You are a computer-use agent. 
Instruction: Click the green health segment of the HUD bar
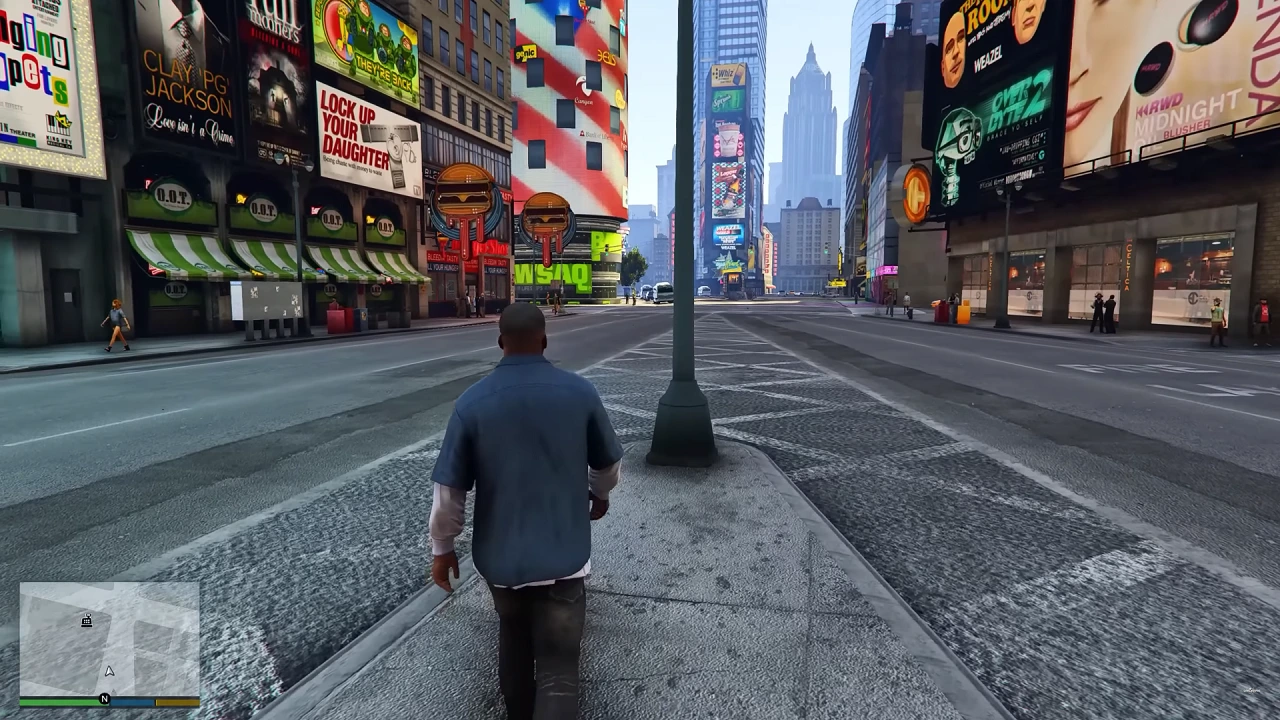[60, 701]
